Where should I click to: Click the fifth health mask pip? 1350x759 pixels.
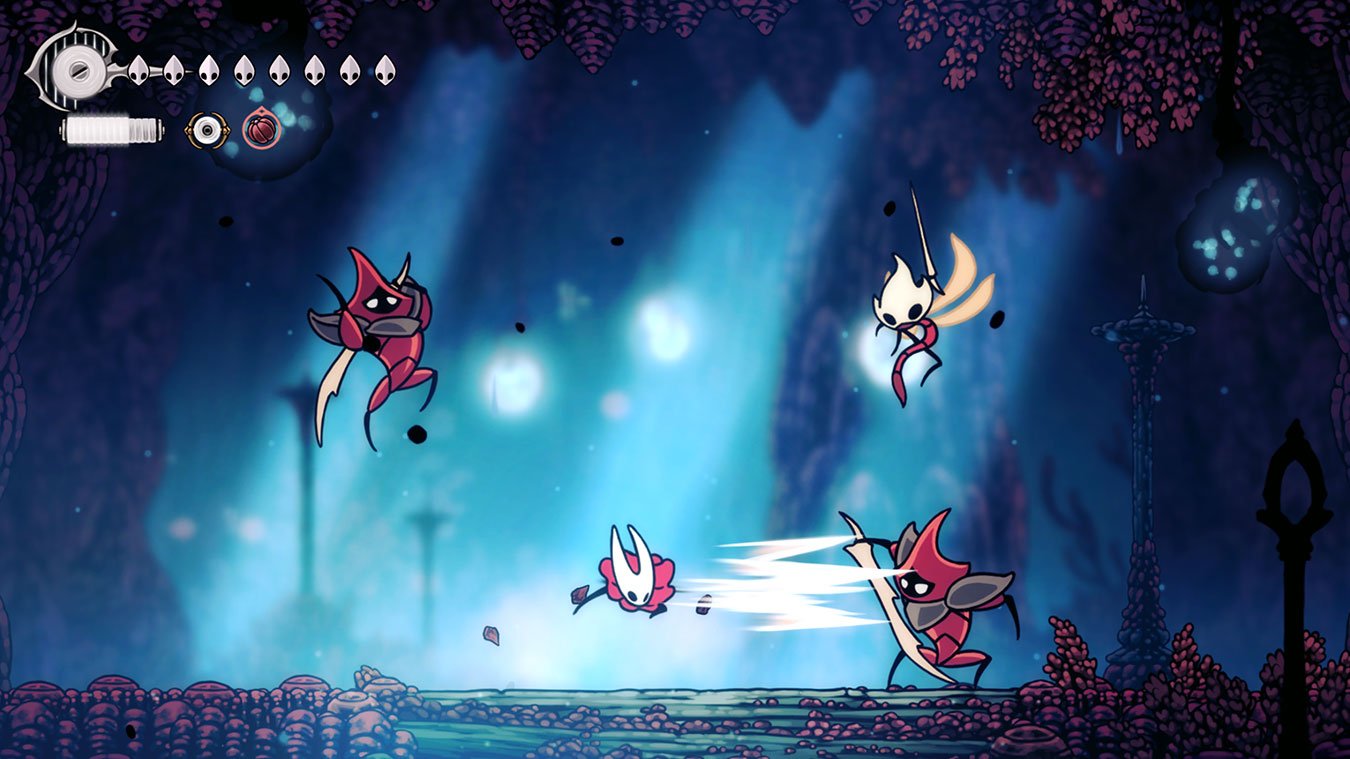(279, 70)
